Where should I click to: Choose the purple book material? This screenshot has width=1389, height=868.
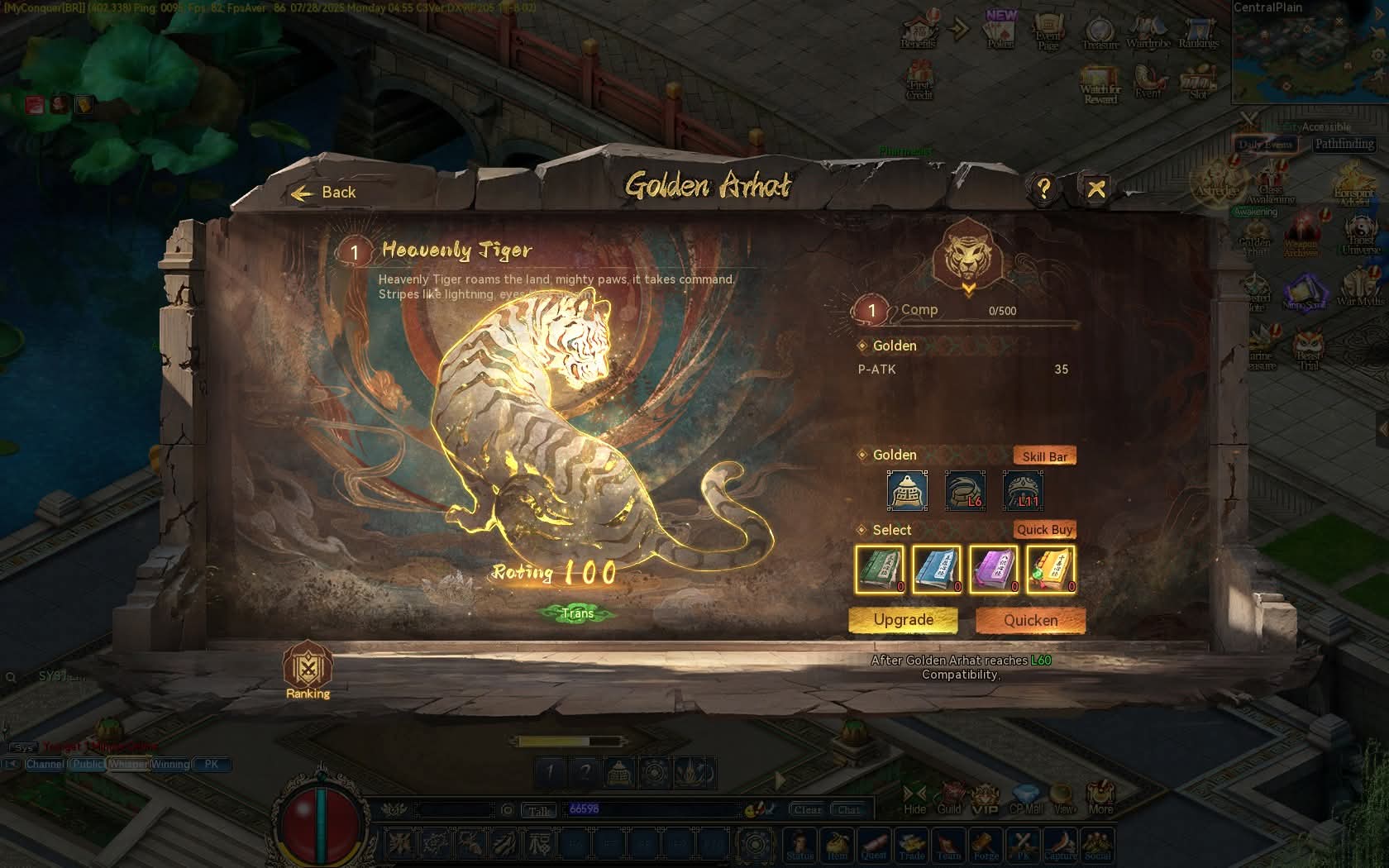click(x=994, y=570)
